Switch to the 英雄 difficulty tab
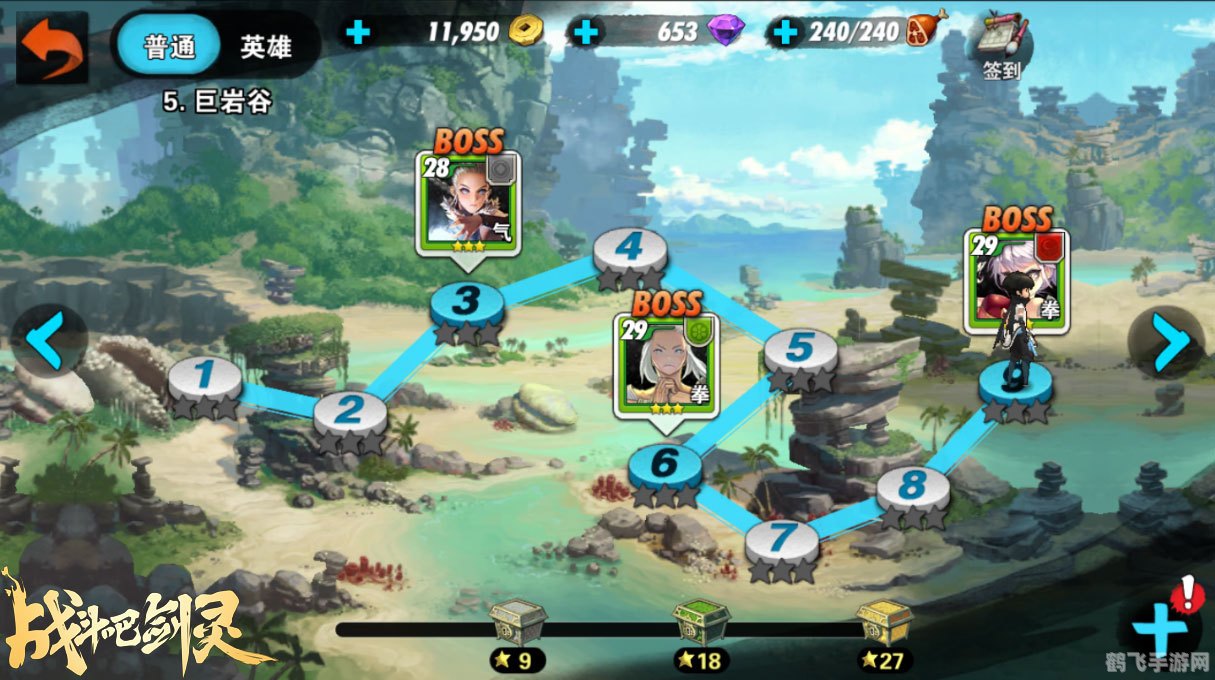 (265, 46)
